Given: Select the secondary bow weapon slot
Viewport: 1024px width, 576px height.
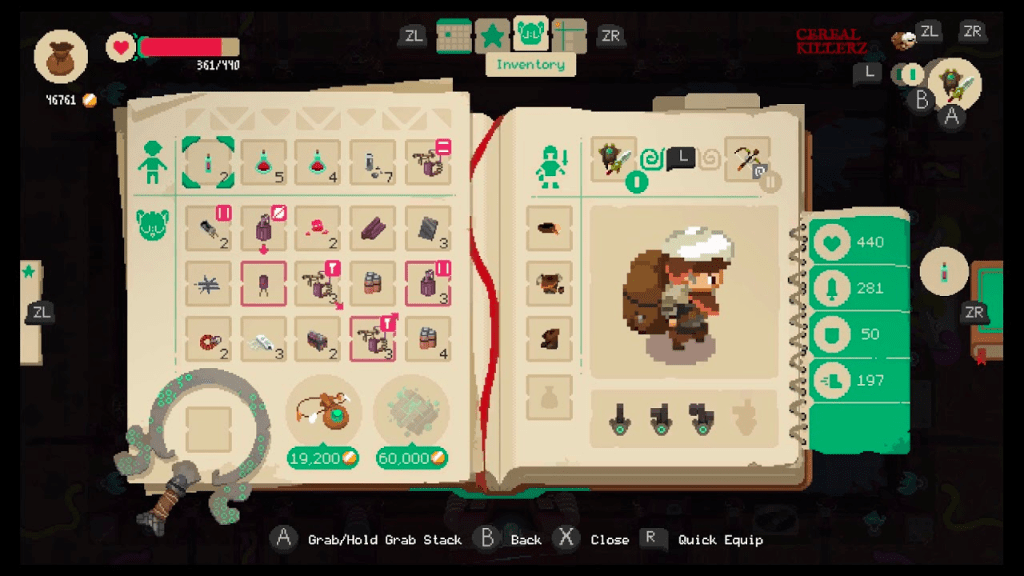Looking at the screenshot, I should coord(747,160).
